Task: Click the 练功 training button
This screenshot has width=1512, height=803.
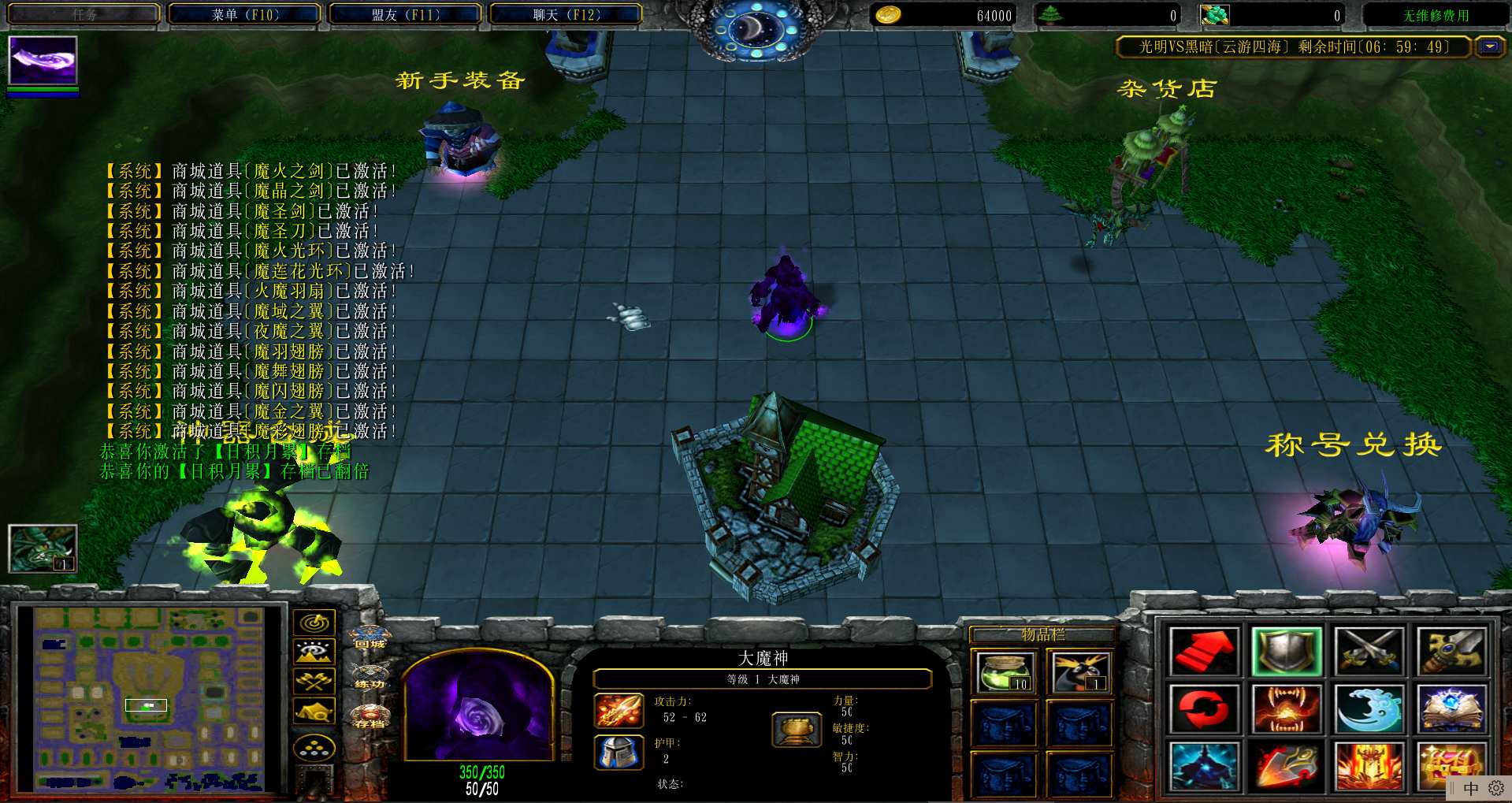Action: pyautogui.click(x=370, y=677)
